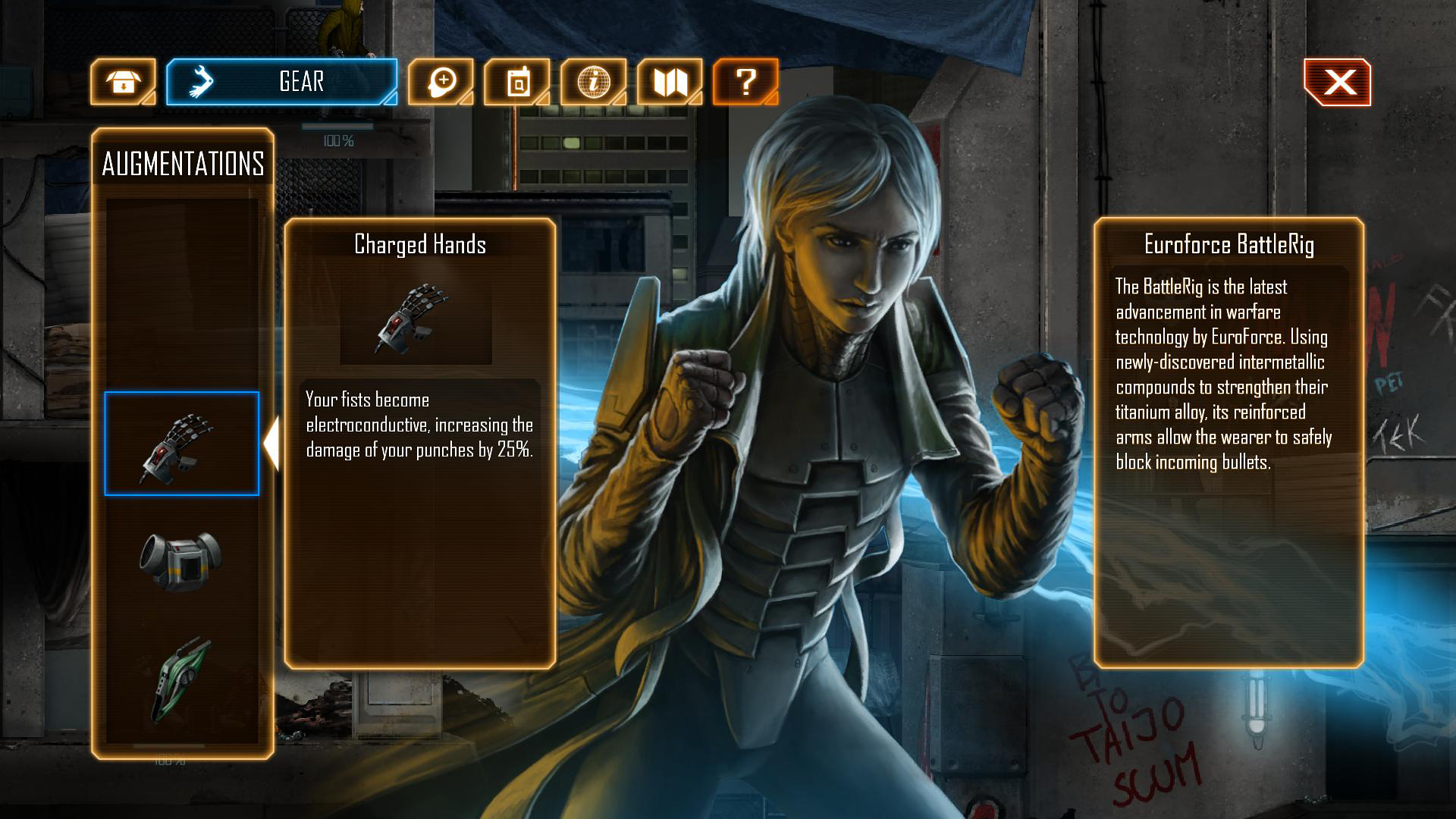Open the help question mark icon
This screenshot has height=819, width=1456.
coord(746,82)
